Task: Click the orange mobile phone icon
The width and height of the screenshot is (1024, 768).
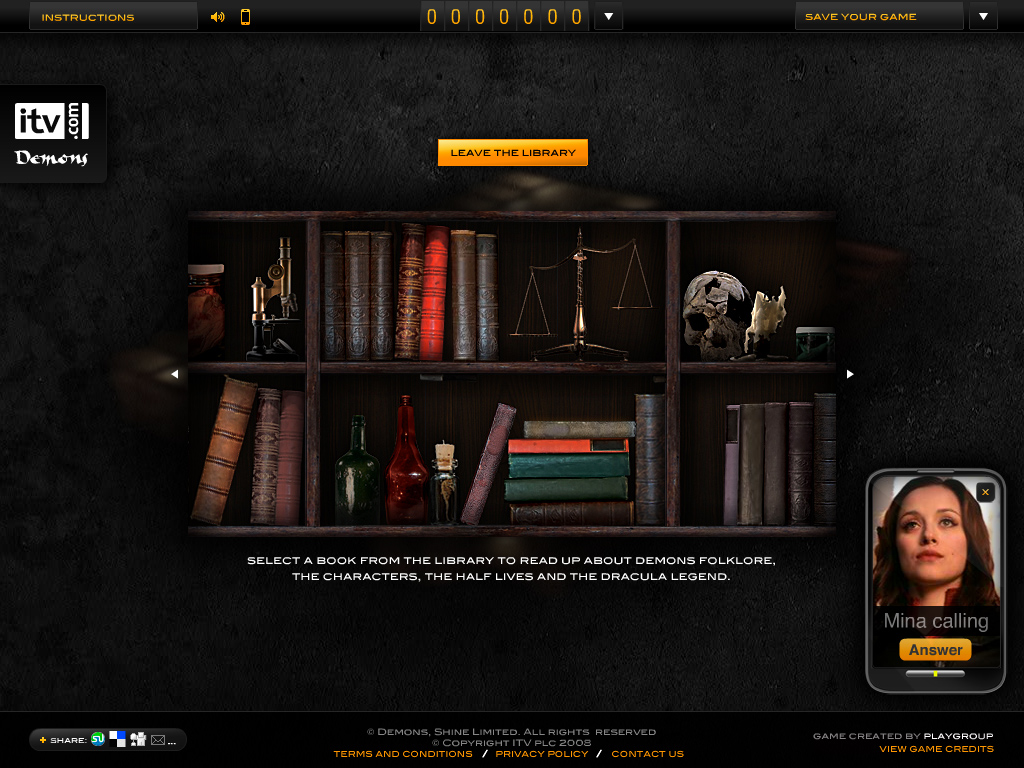Action: (245, 17)
